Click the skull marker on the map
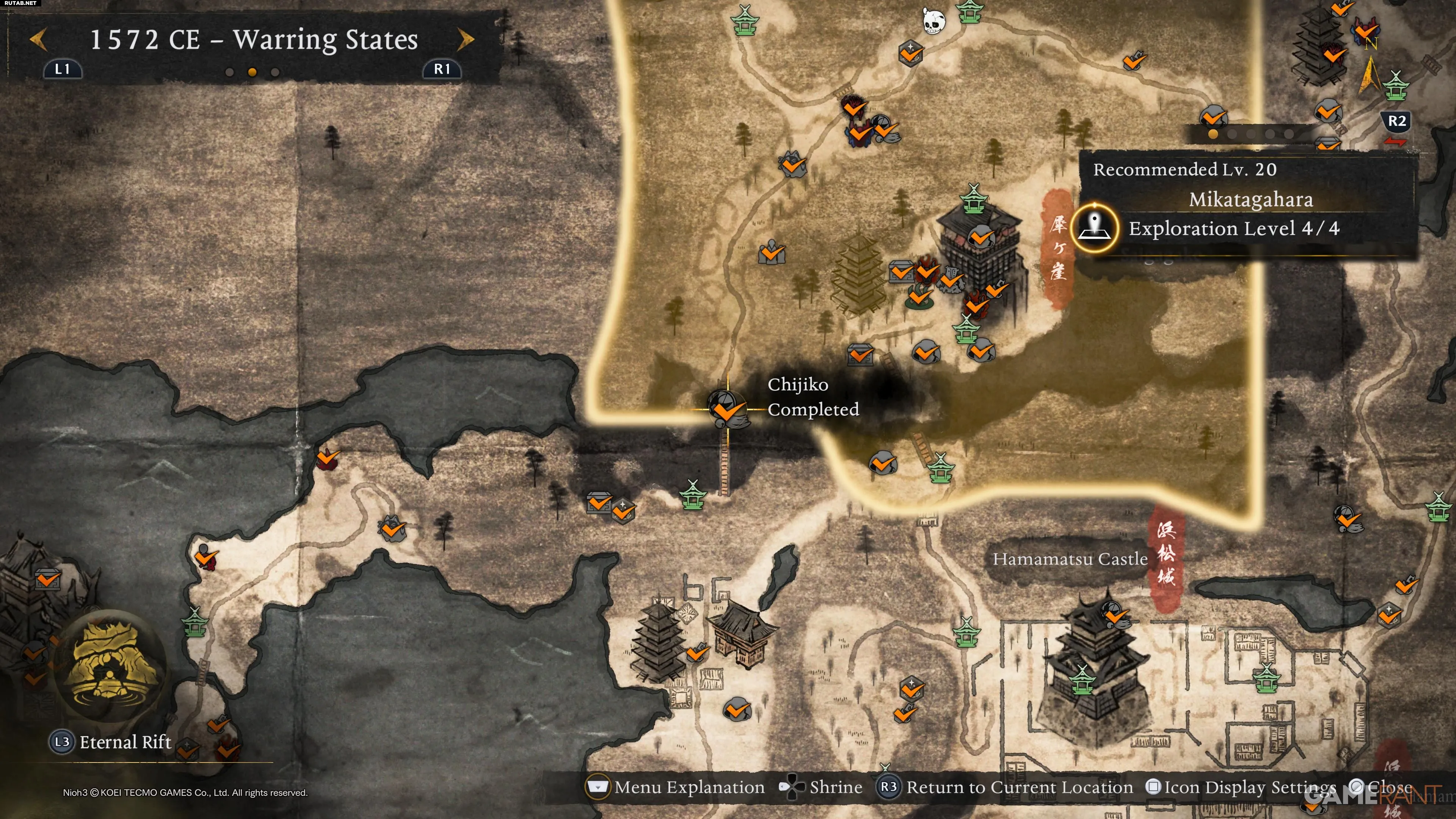1456x819 pixels. (x=933, y=22)
